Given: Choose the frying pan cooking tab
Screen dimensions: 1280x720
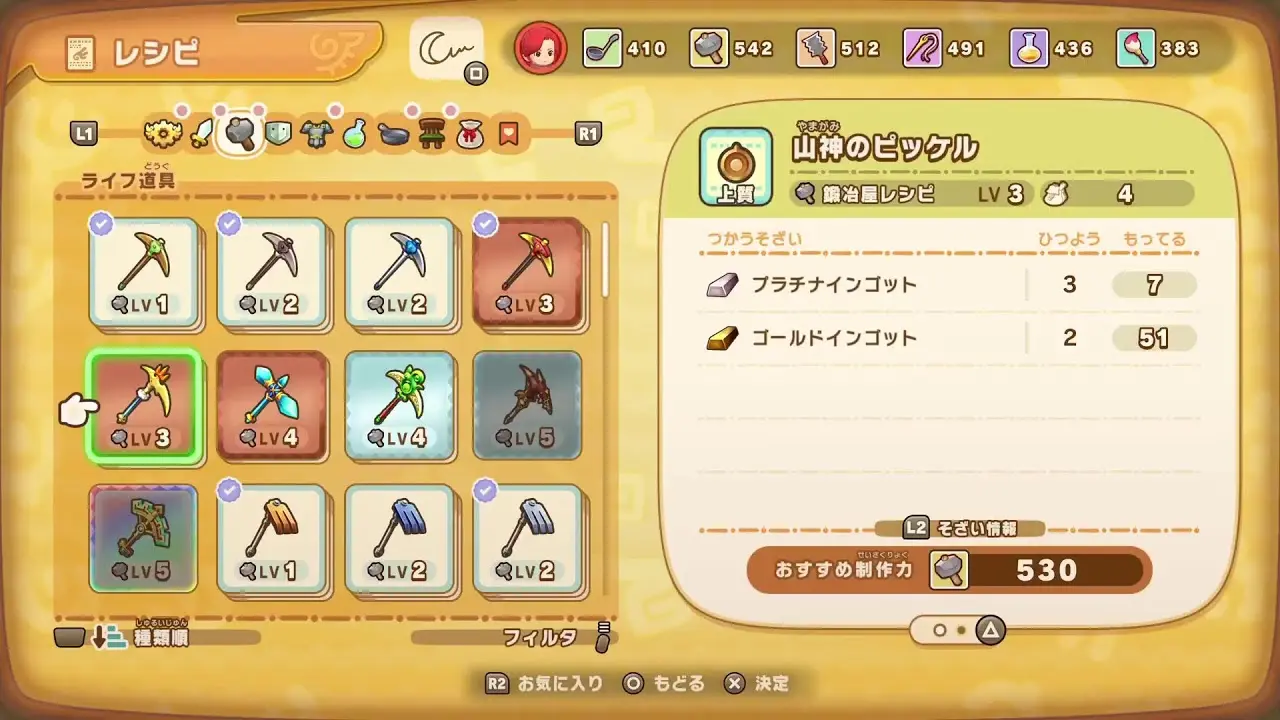Looking at the screenshot, I should pyautogui.click(x=394, y=133).
